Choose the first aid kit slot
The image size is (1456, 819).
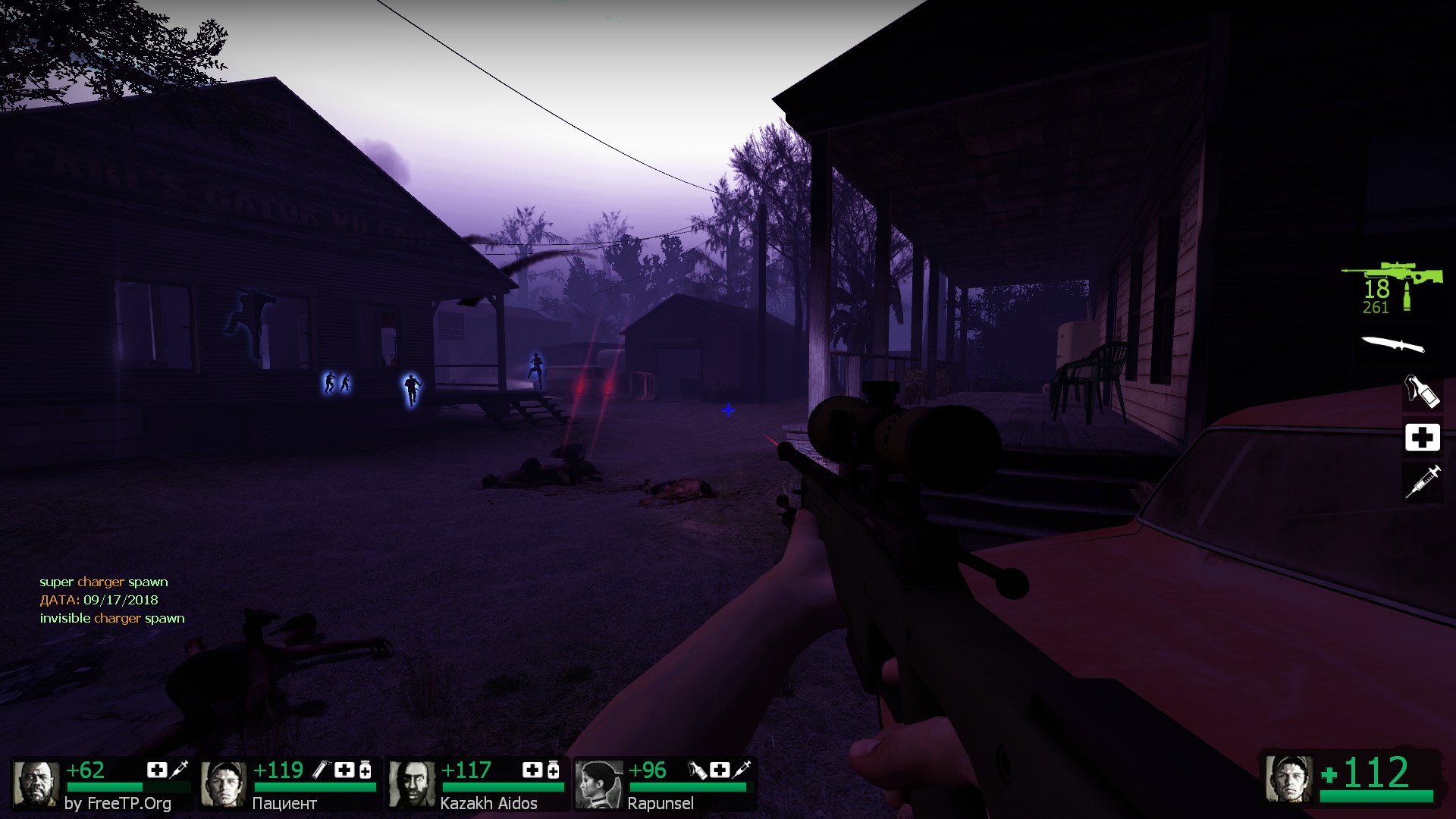point(1422,438)
